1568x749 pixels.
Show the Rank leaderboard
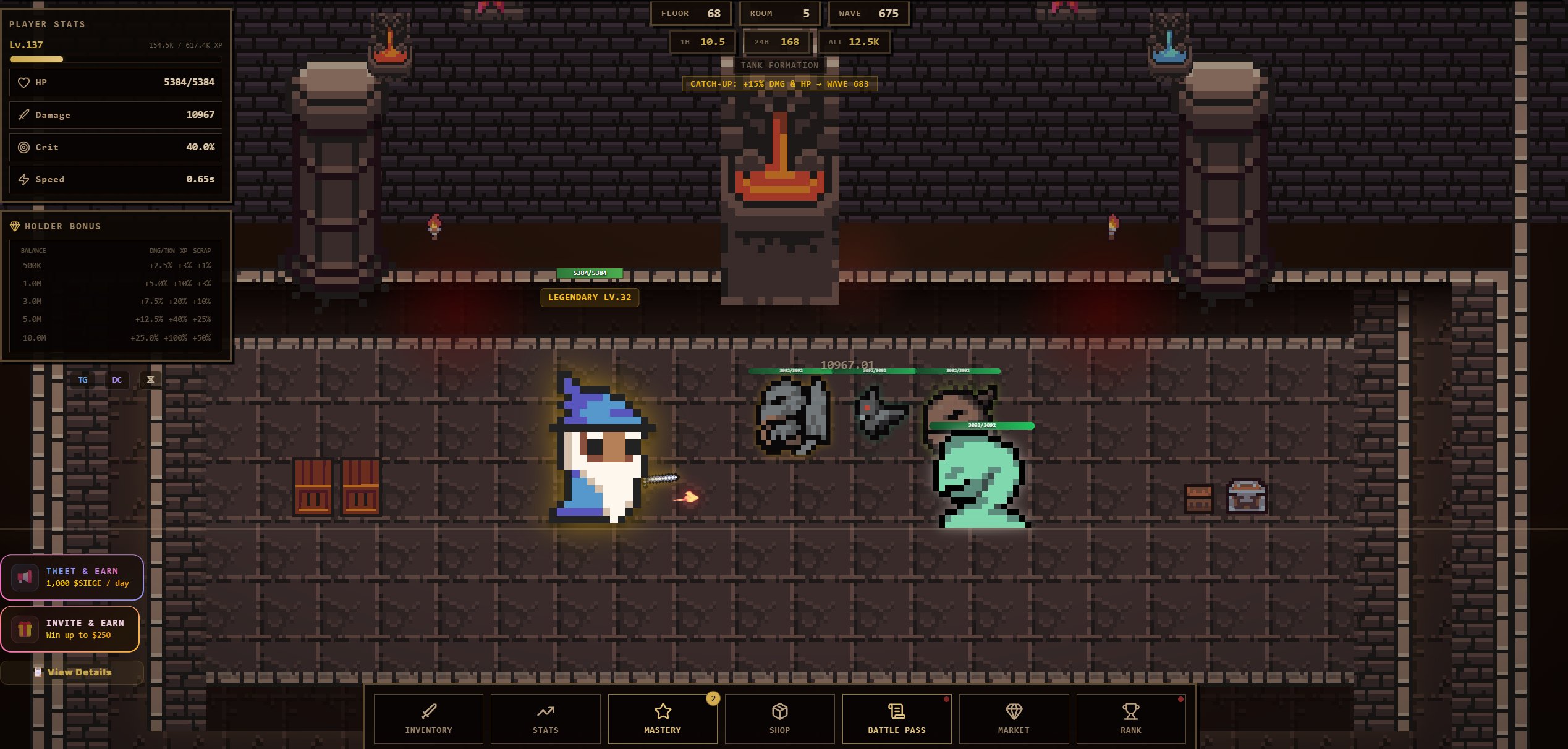point(1130,718)
